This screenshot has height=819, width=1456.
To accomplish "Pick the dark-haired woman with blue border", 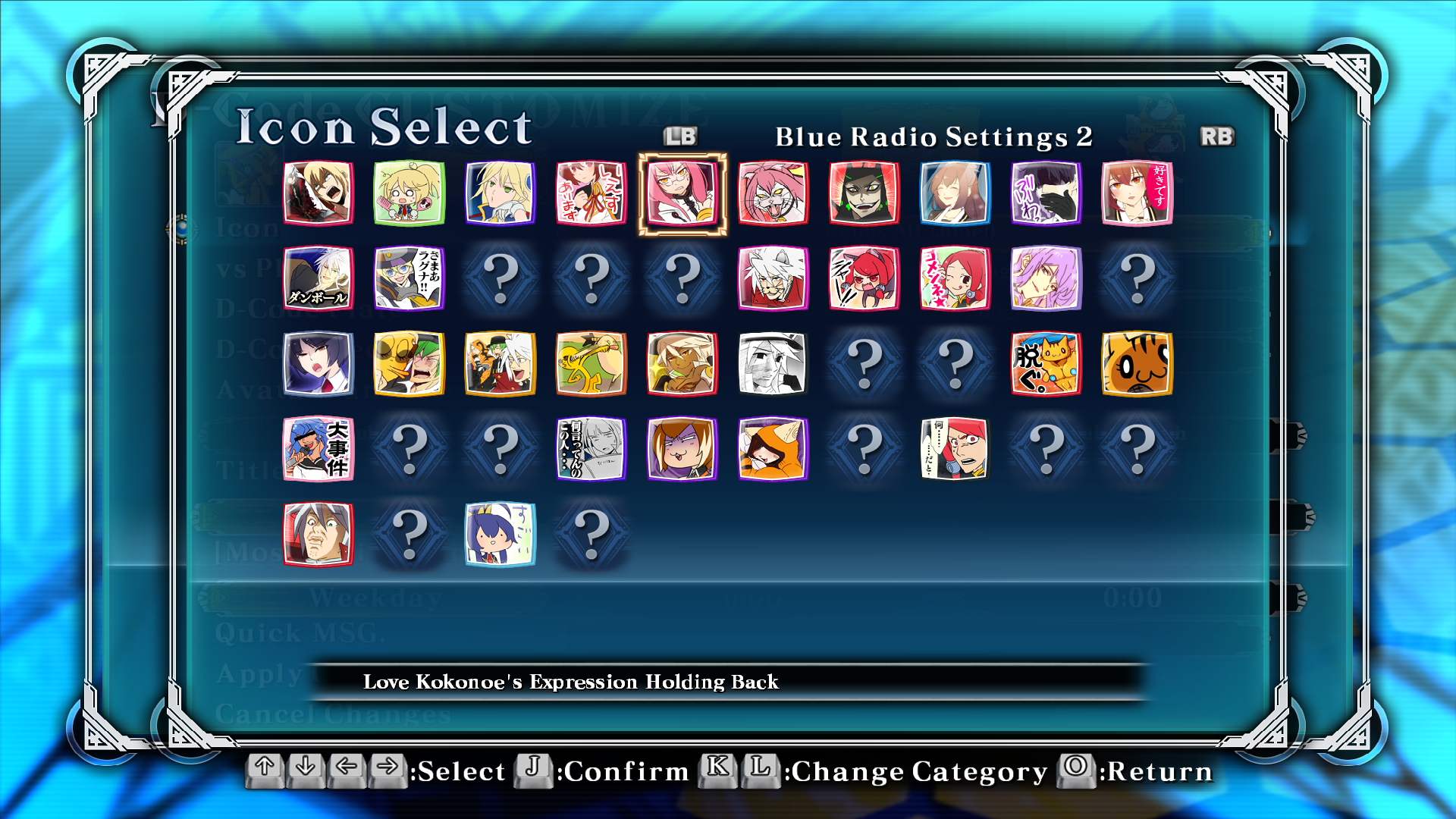I will click(318, 363).
